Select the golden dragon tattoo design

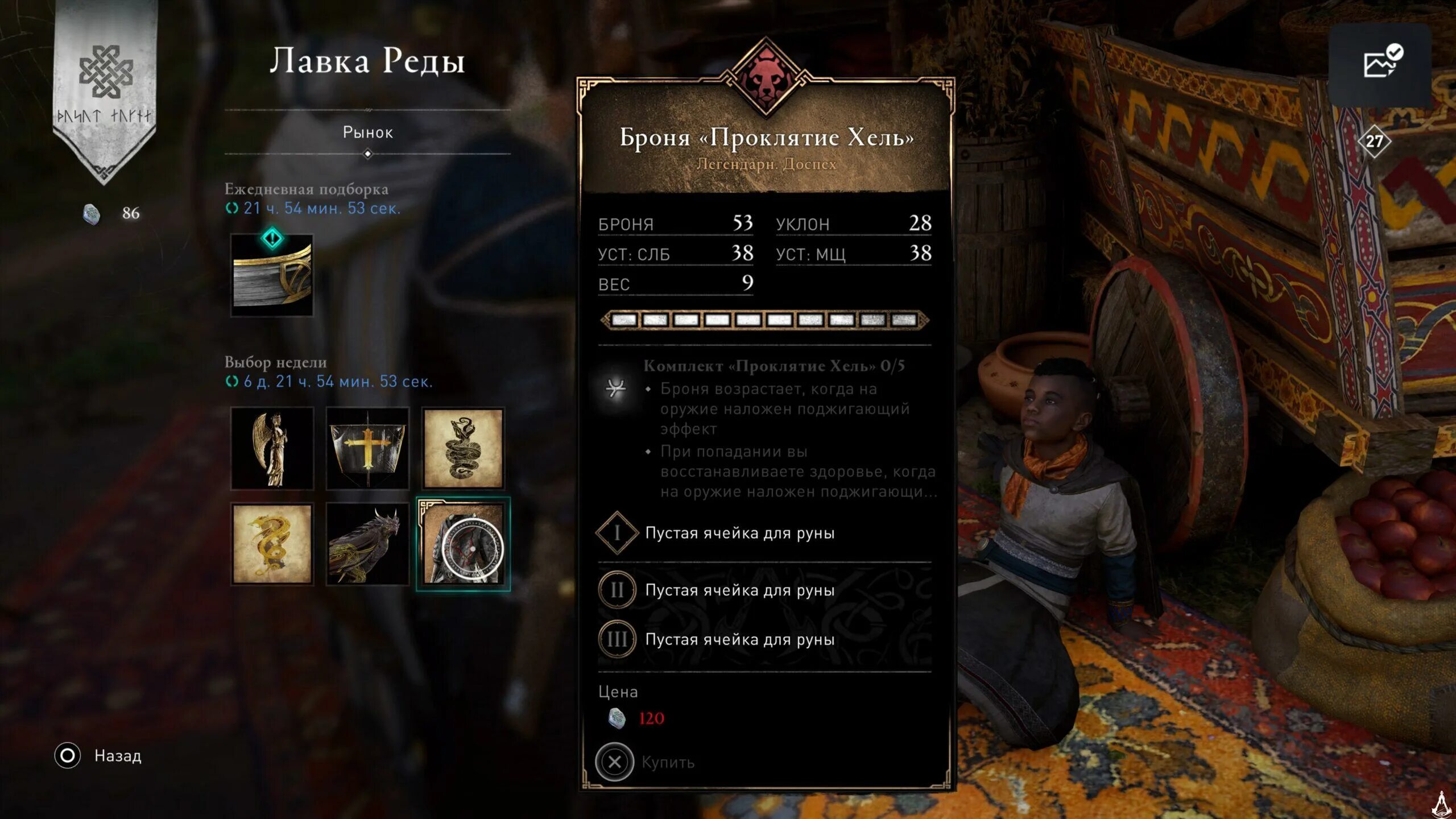272,544
